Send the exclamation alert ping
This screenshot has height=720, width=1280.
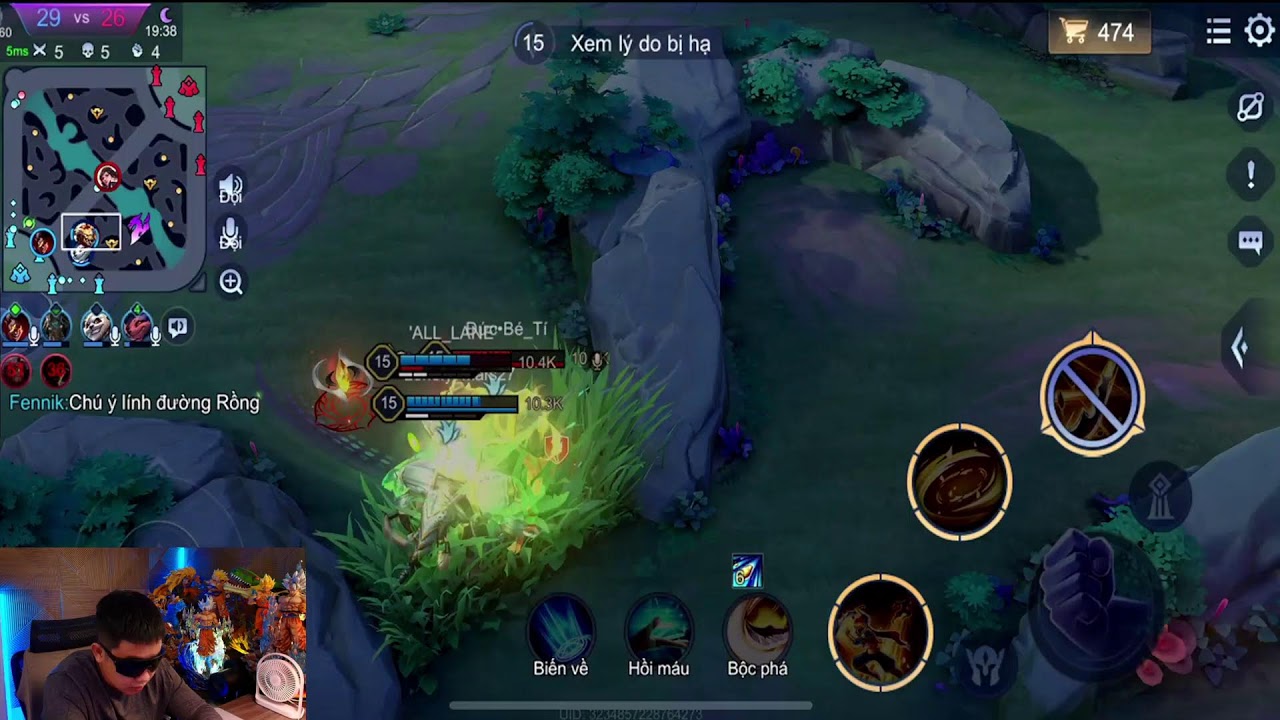[x=1250, y=175]
